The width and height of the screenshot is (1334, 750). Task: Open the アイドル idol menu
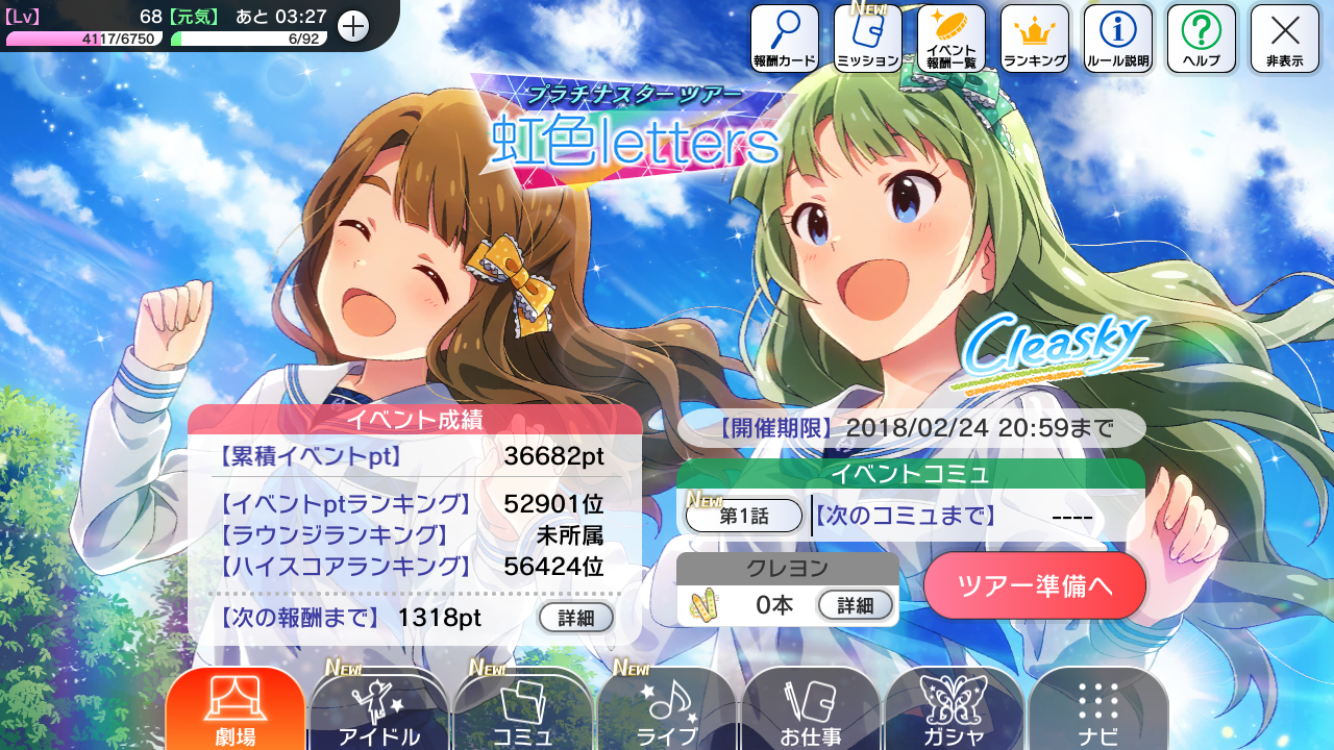pyautogui.click(x=379, y=710)
